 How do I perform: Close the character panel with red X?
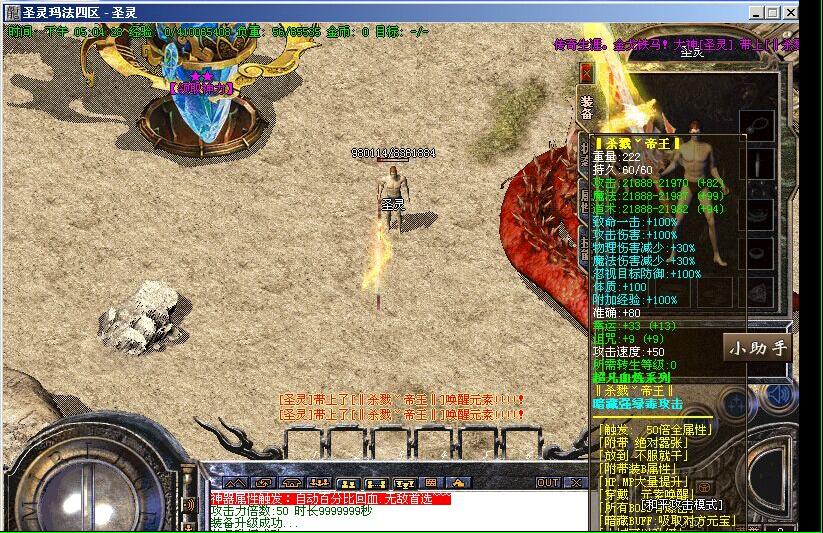click(x=587, y=72)
